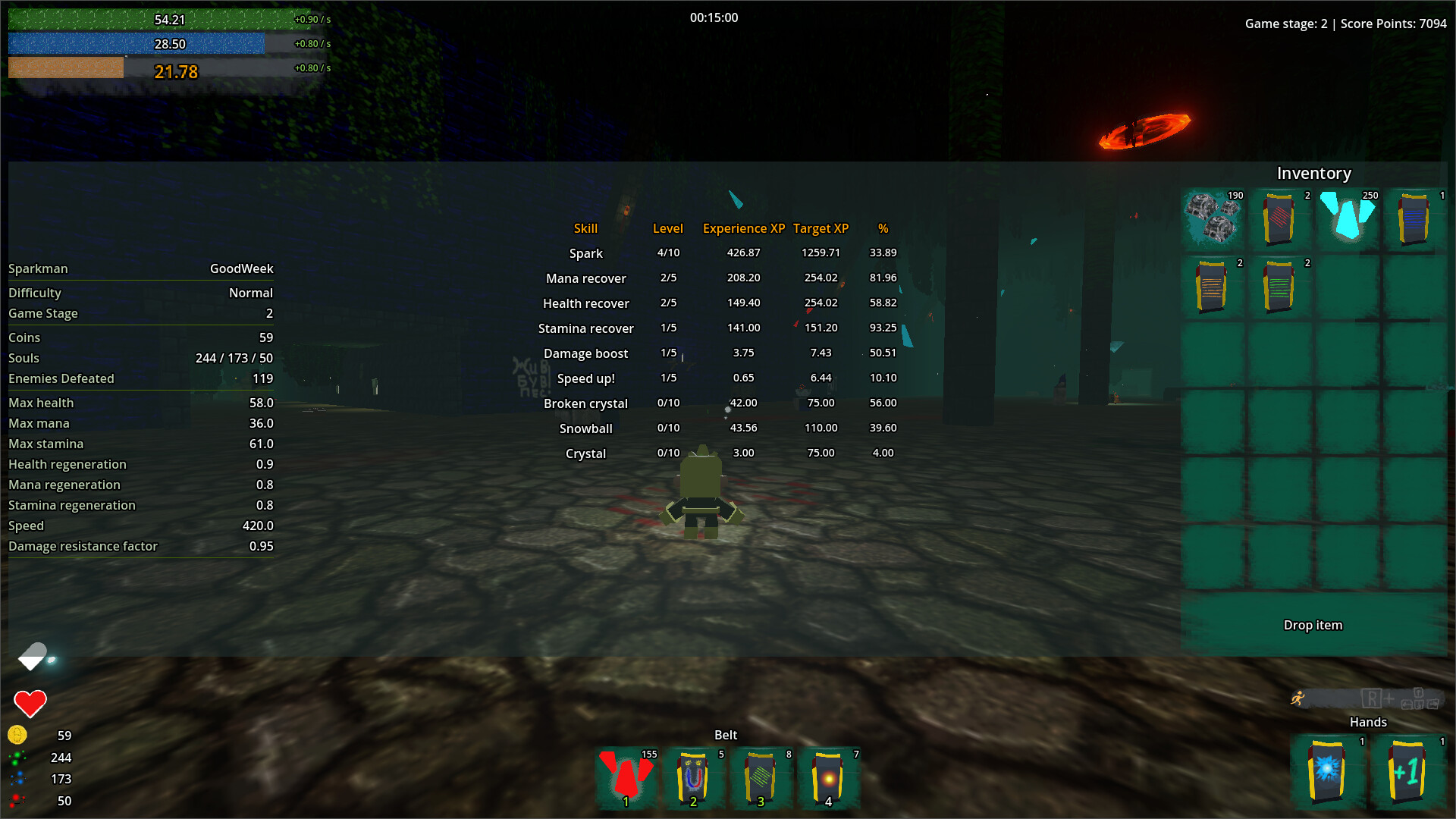Select the +1 card in Hands

point(1407,771)
